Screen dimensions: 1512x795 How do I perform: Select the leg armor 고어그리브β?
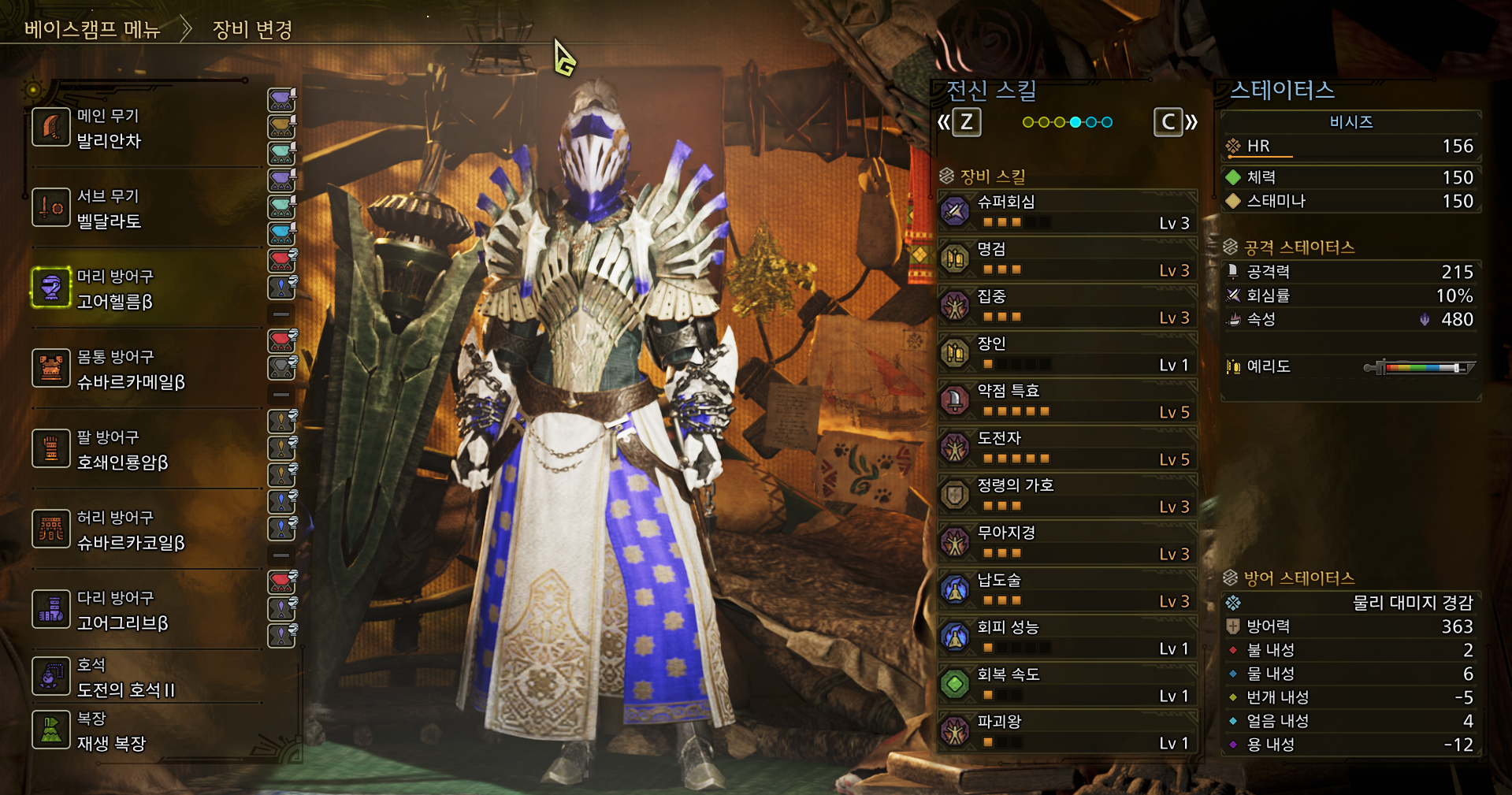click(x=146, y=611)
